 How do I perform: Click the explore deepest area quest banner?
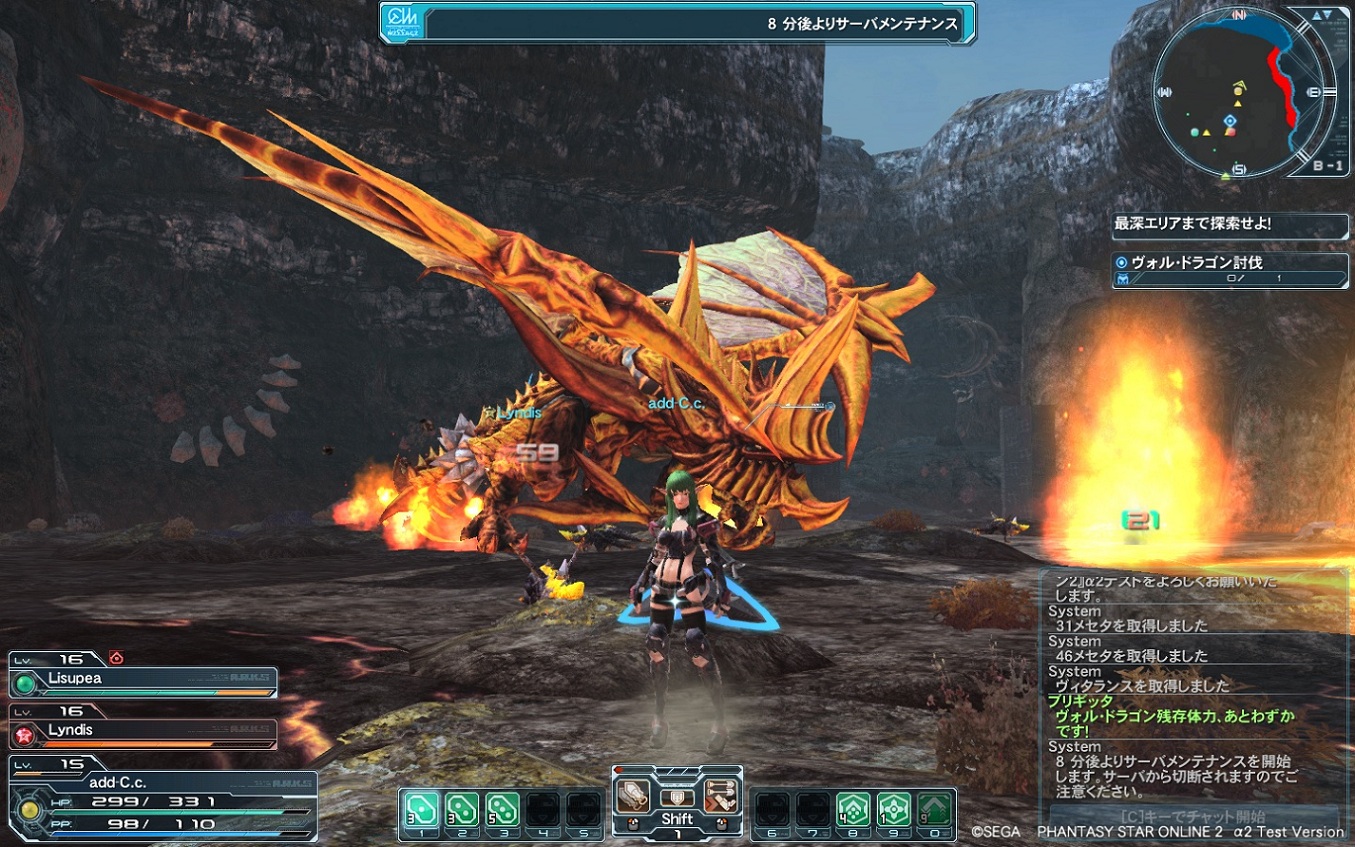1230,225
